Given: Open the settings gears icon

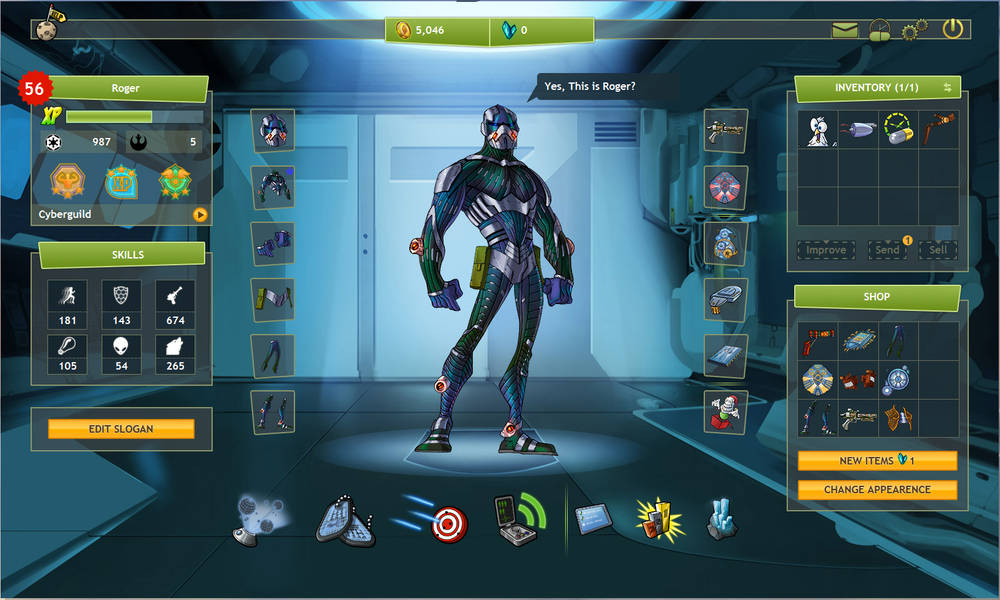Looking at the screenshot, I should tap(914, 30).
